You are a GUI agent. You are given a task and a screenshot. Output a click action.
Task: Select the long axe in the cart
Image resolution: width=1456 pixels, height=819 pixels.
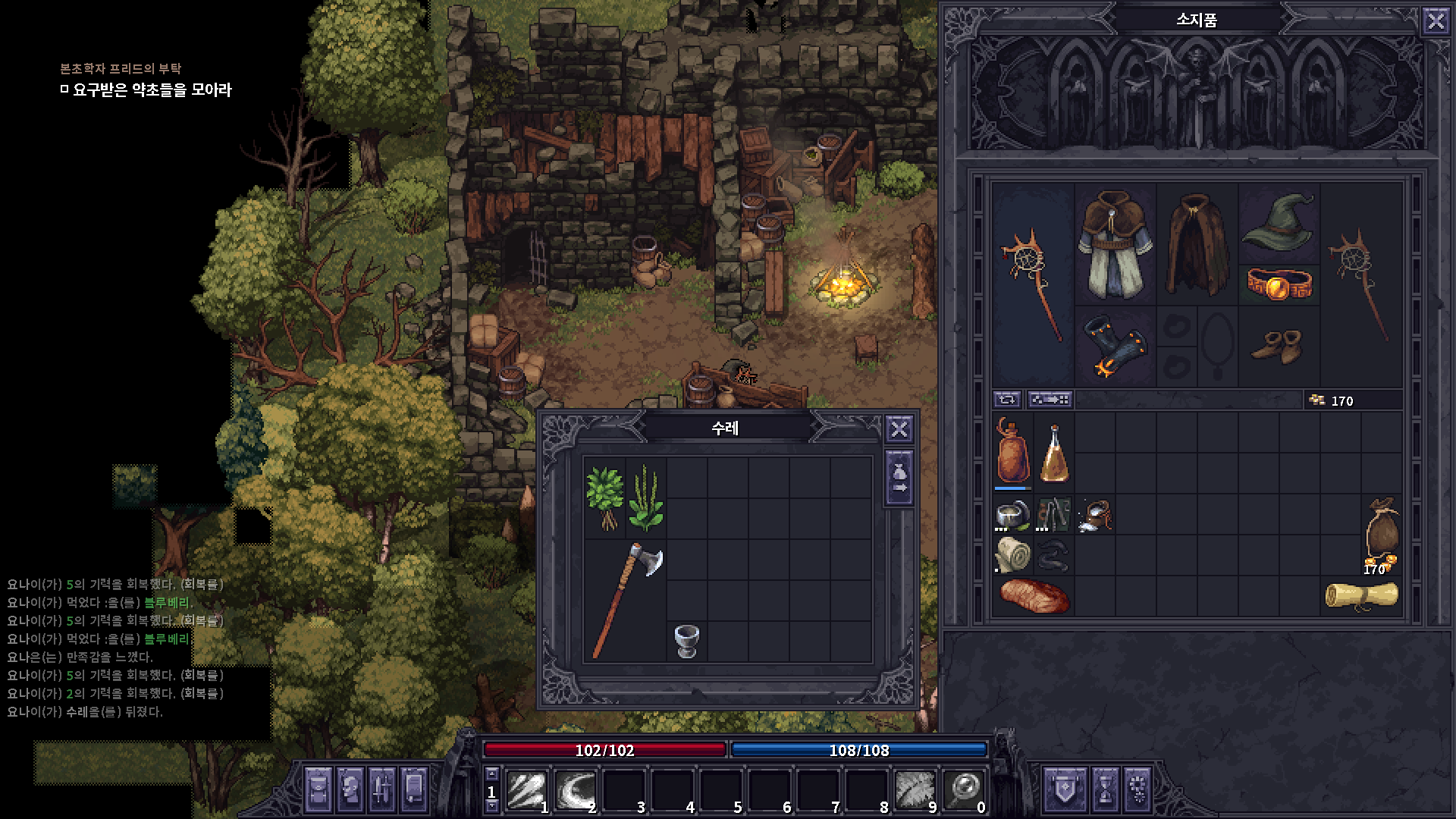pos(626,599)
